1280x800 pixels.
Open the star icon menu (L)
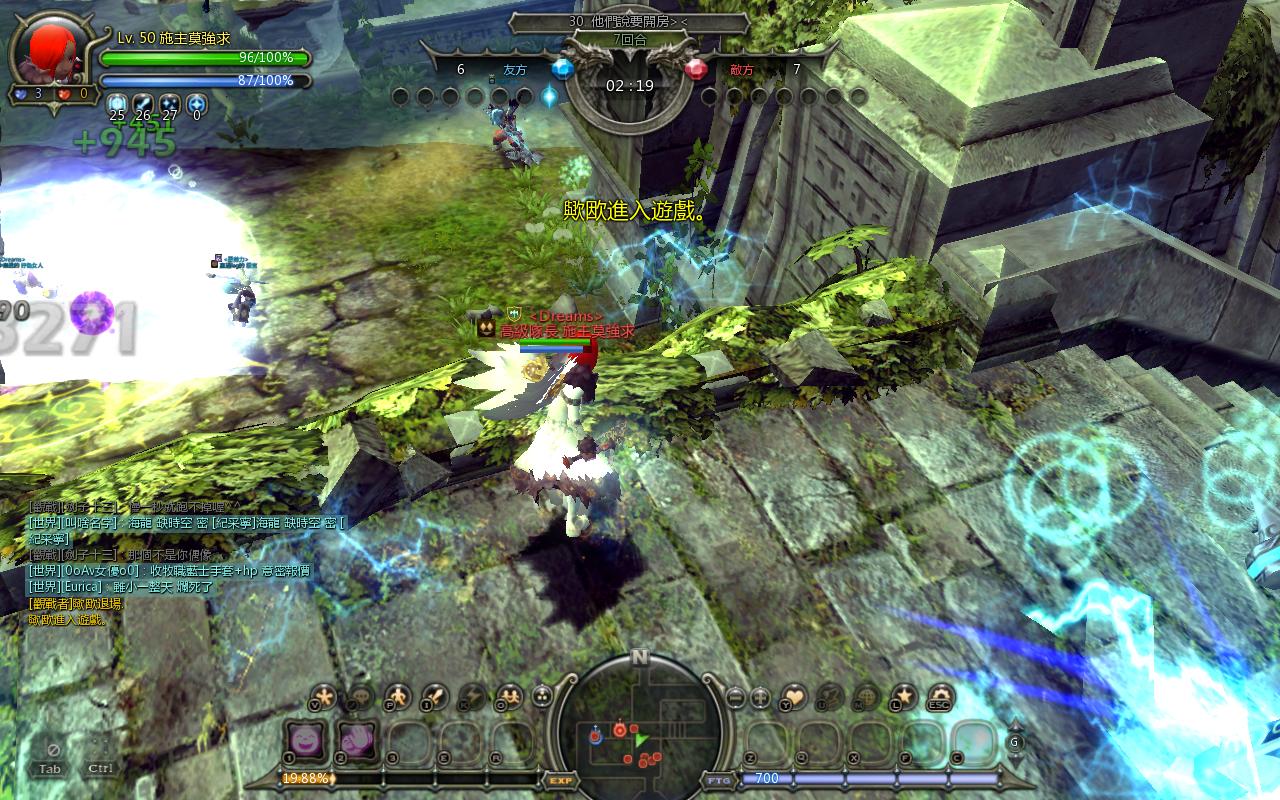[904, 697]
